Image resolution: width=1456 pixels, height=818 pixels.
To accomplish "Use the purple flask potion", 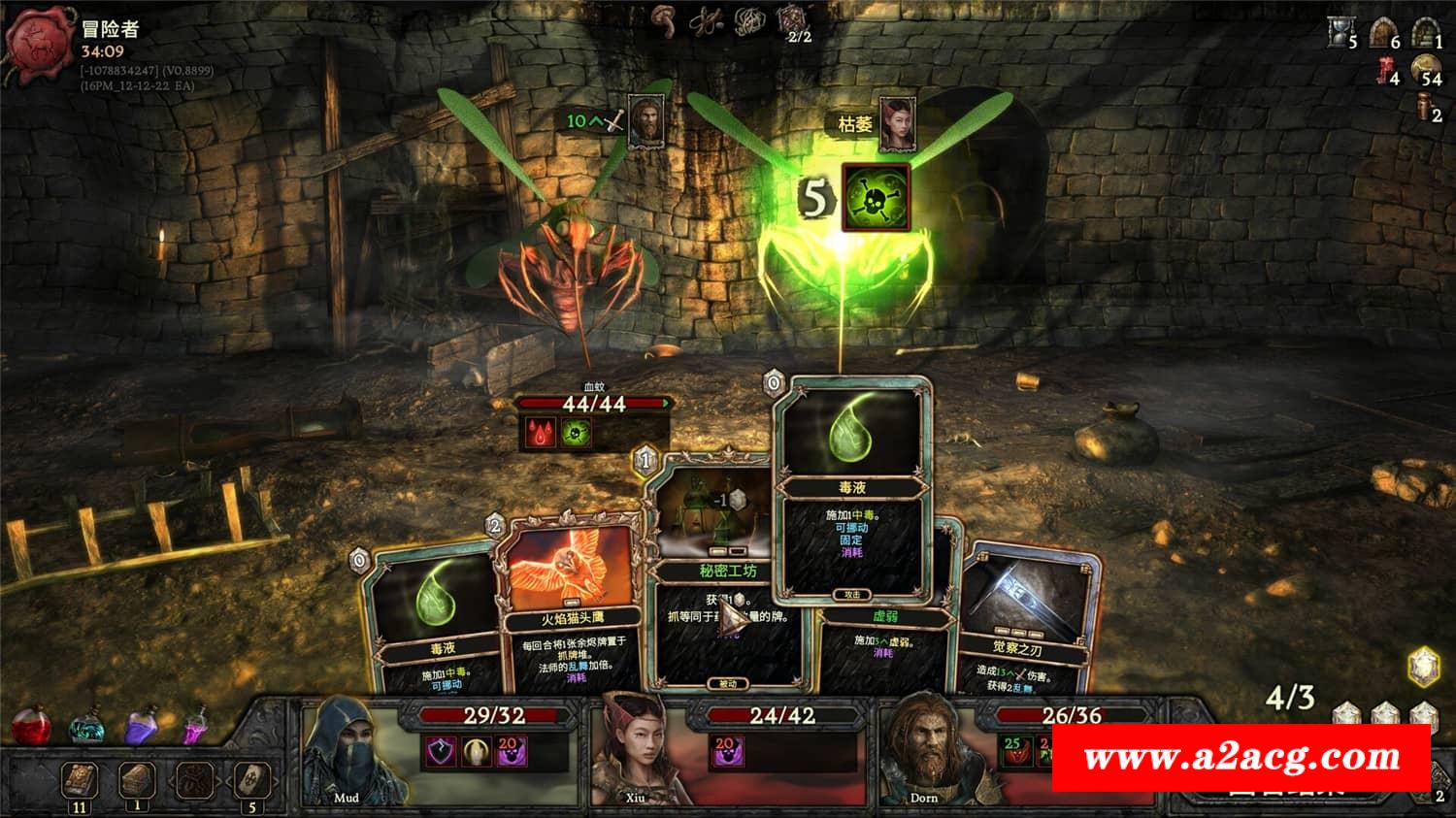I will [x=142, y=727].
